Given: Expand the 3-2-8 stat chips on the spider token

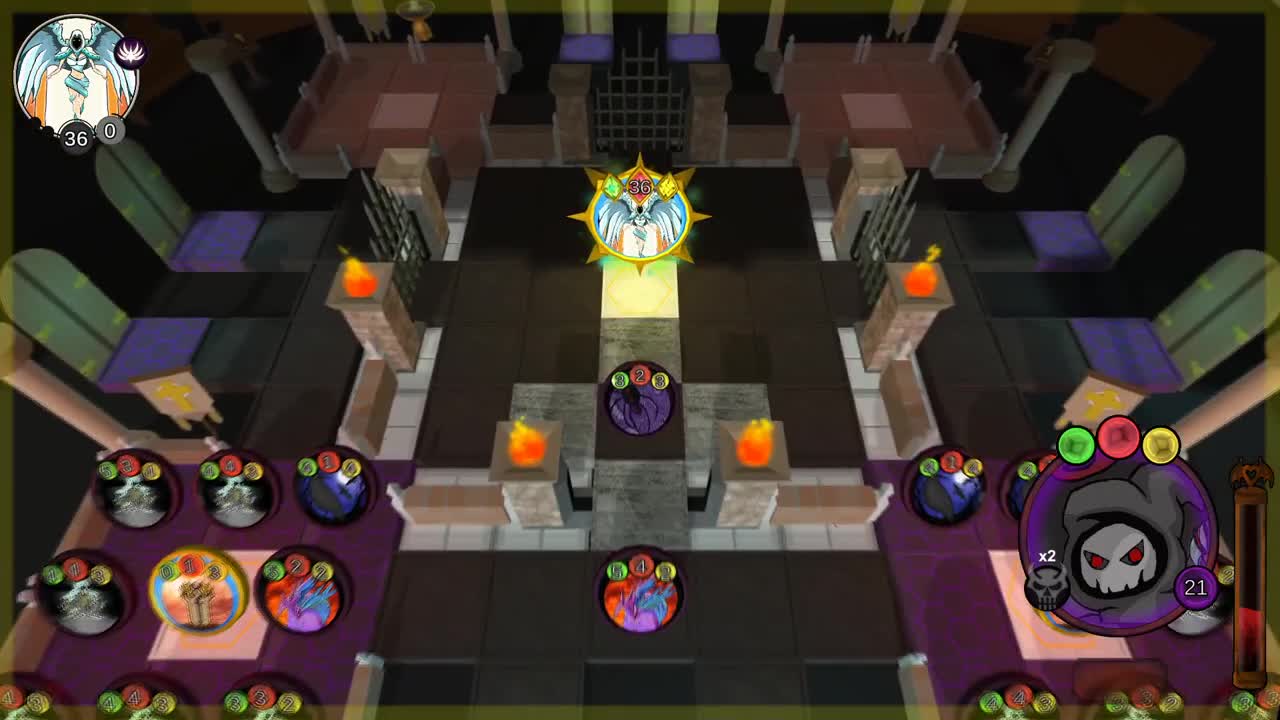Looking at the screenshot, I should (640, 378).
